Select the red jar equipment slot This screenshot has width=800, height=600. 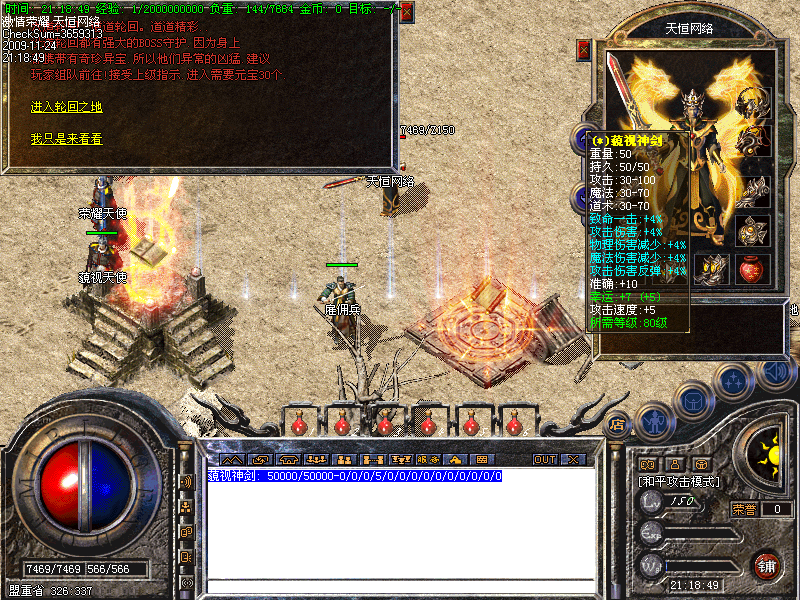click(752, 268)
